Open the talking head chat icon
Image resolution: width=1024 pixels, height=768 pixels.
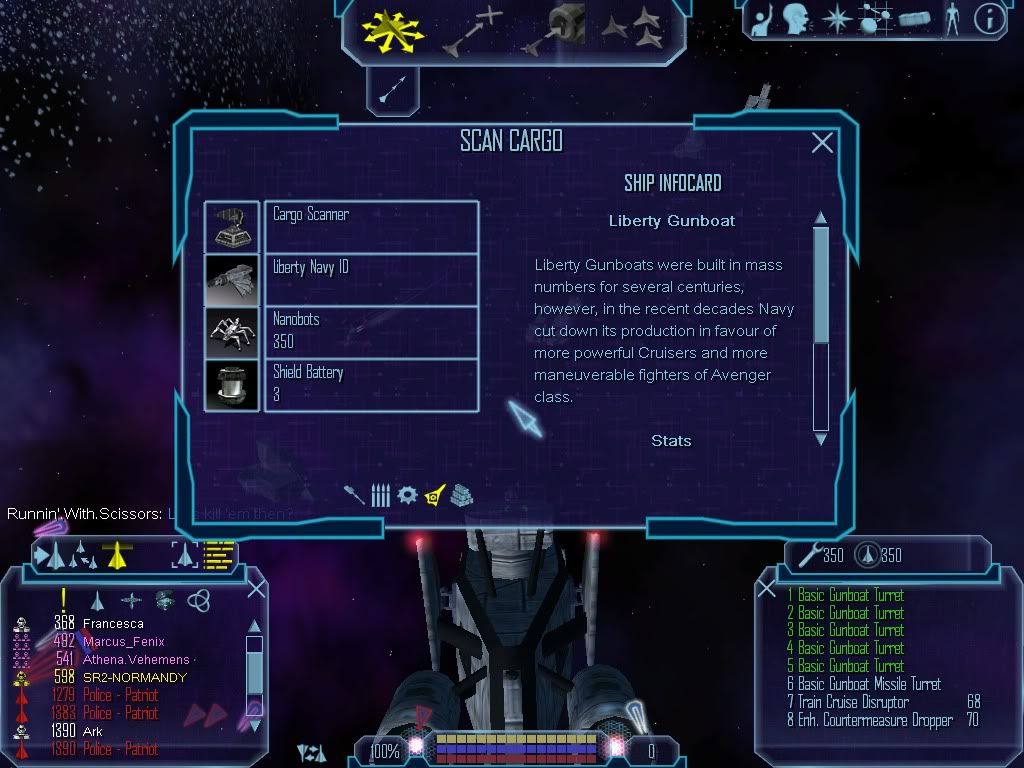796,19
